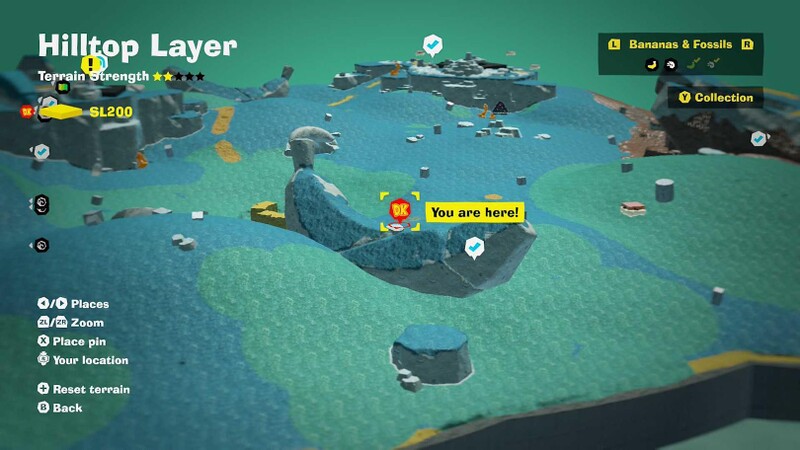Select the DK player location marker
The image size is (800, 450).
coord(401,210)
